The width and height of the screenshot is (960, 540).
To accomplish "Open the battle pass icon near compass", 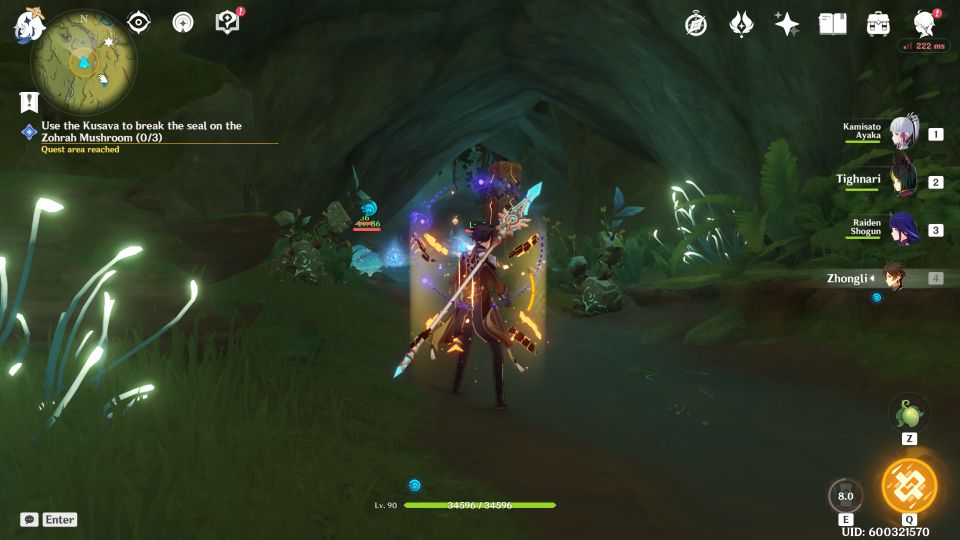I will pos(741,24).
